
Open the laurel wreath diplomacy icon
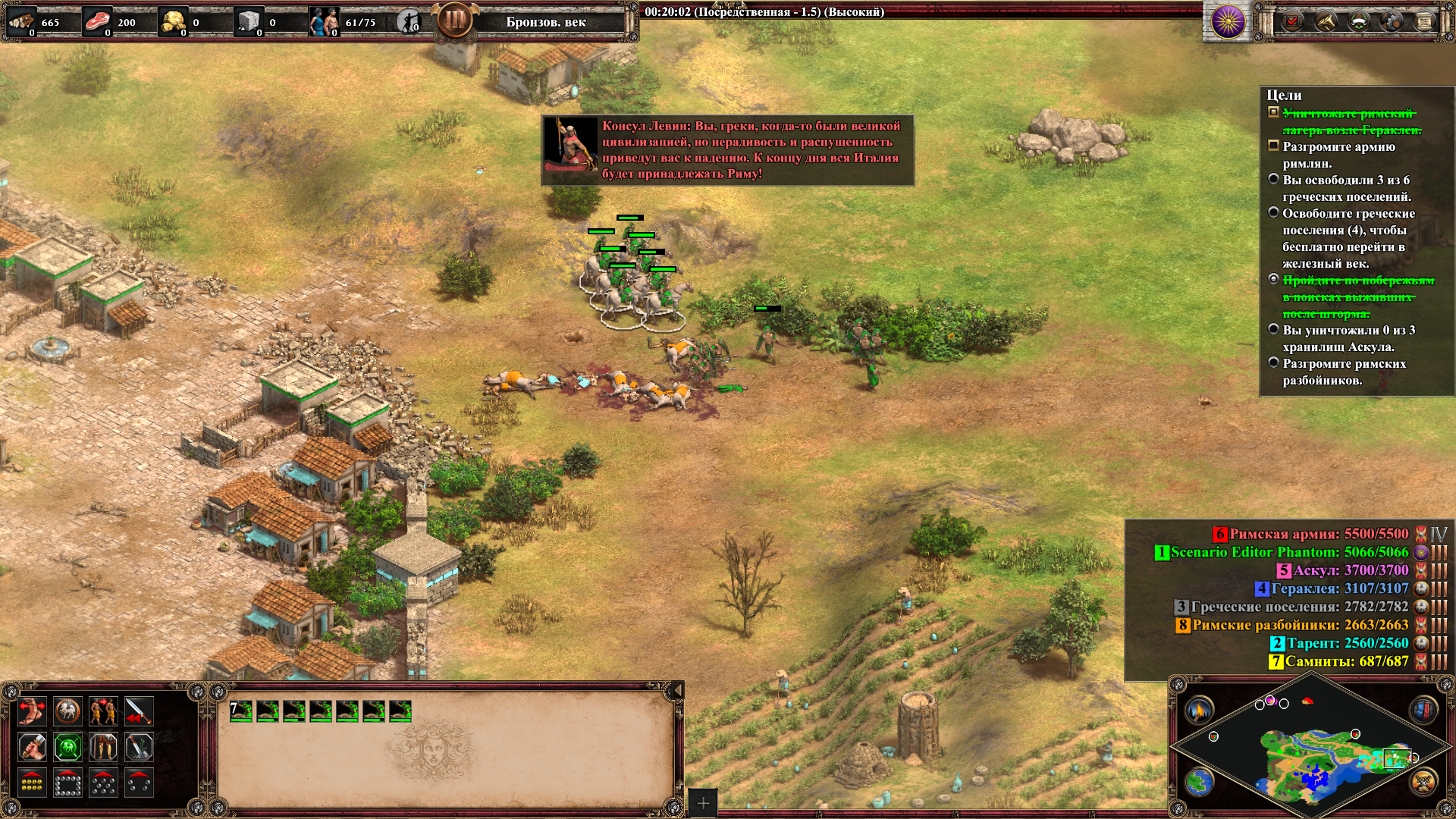point(1358,21)
